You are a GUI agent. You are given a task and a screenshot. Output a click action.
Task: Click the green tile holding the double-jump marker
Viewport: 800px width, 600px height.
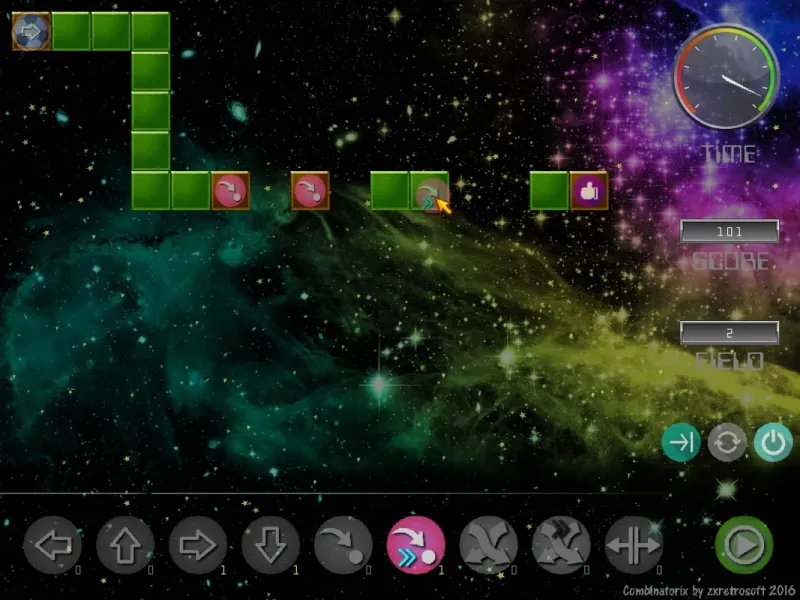coord(430,191)
